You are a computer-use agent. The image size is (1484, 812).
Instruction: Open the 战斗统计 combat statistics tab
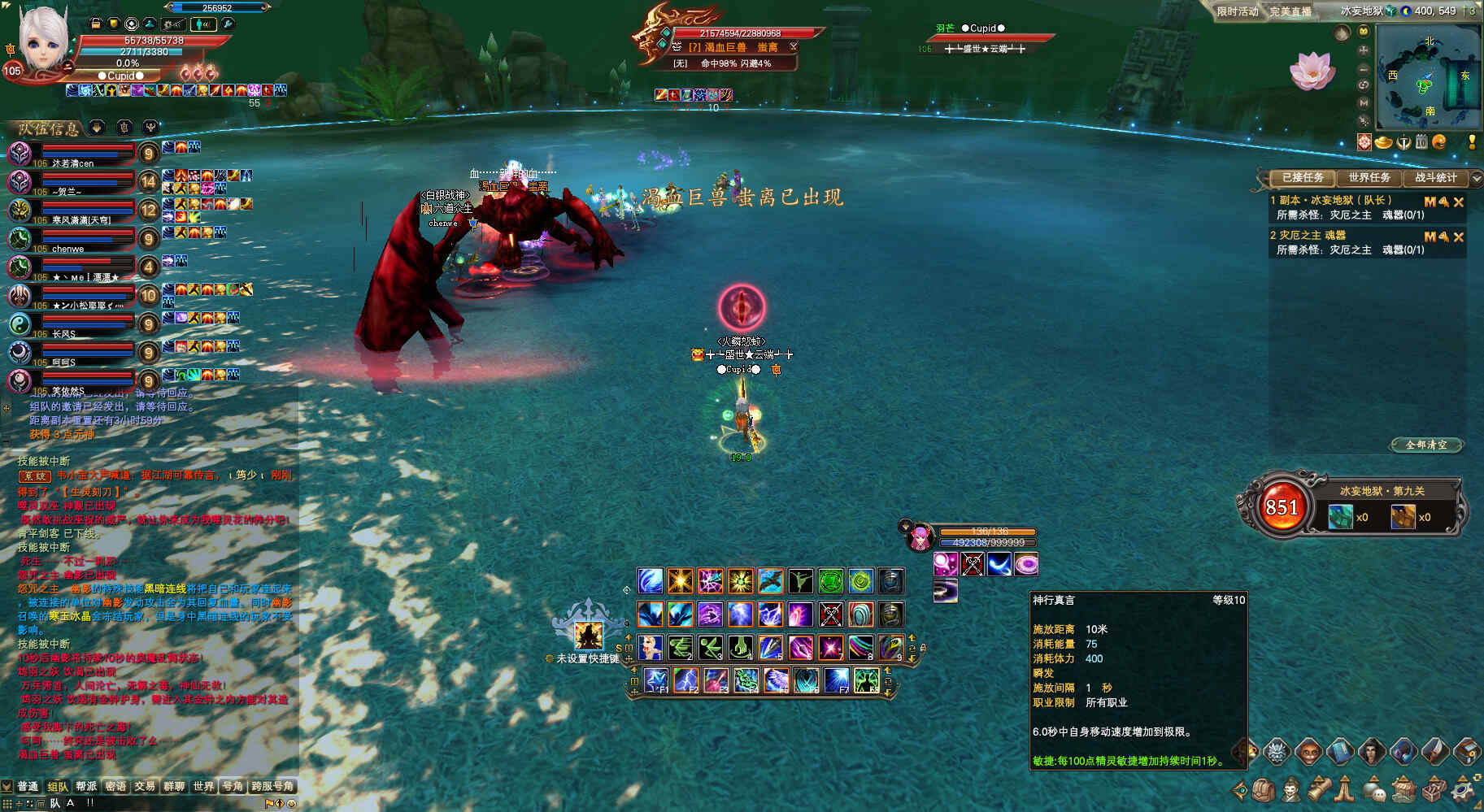click(1435, 177)
